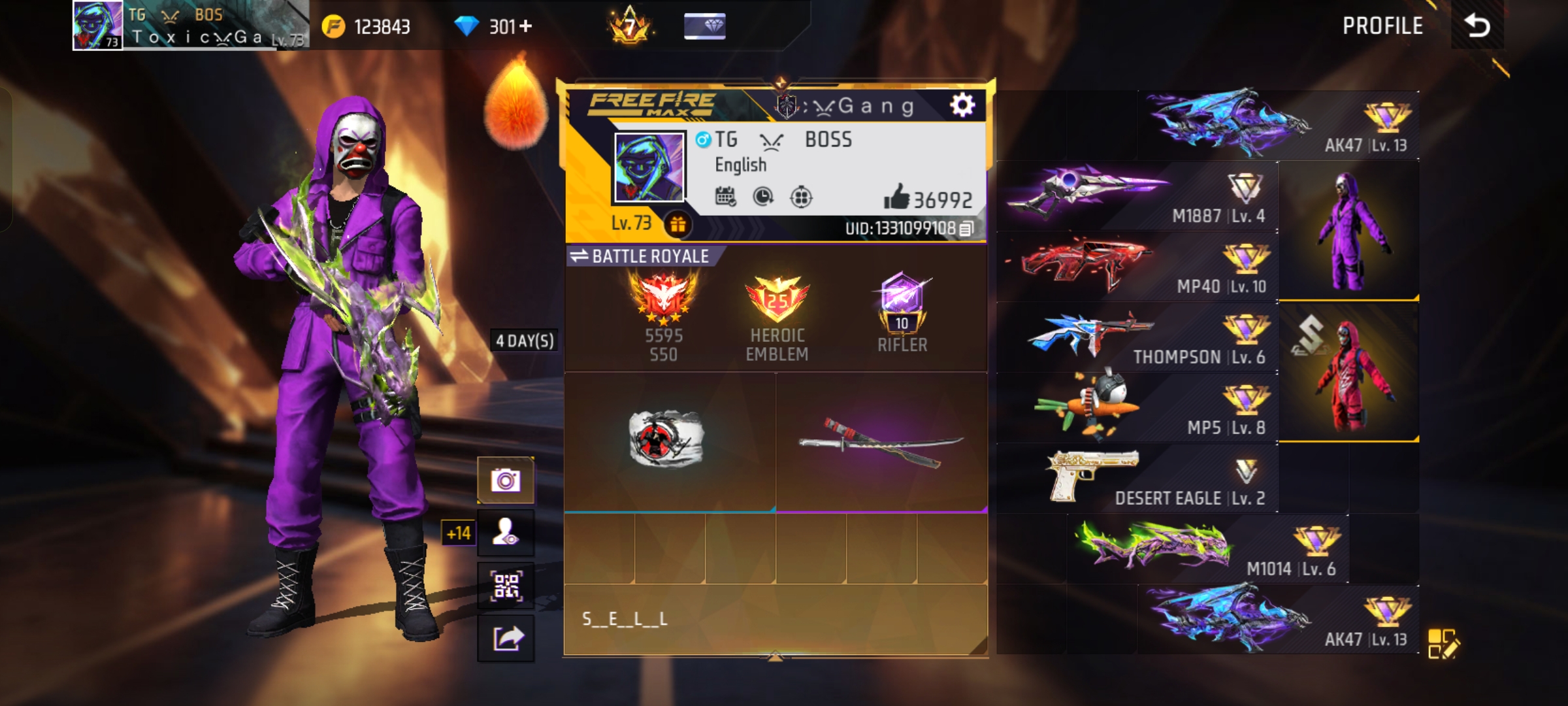Screen dimensions: 1568x706
Task: Copy the player UID
Action: [967, 229]
